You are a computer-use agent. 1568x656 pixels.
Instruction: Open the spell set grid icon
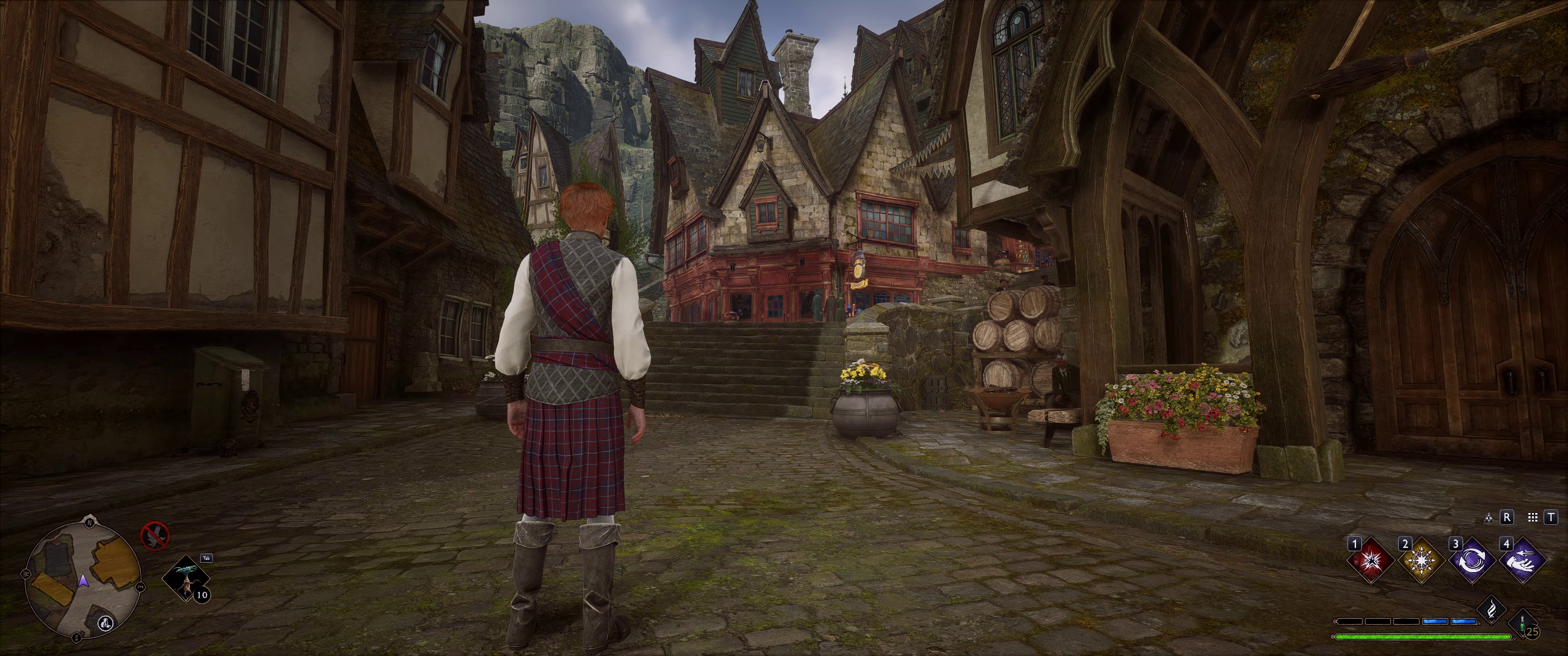1533,517
